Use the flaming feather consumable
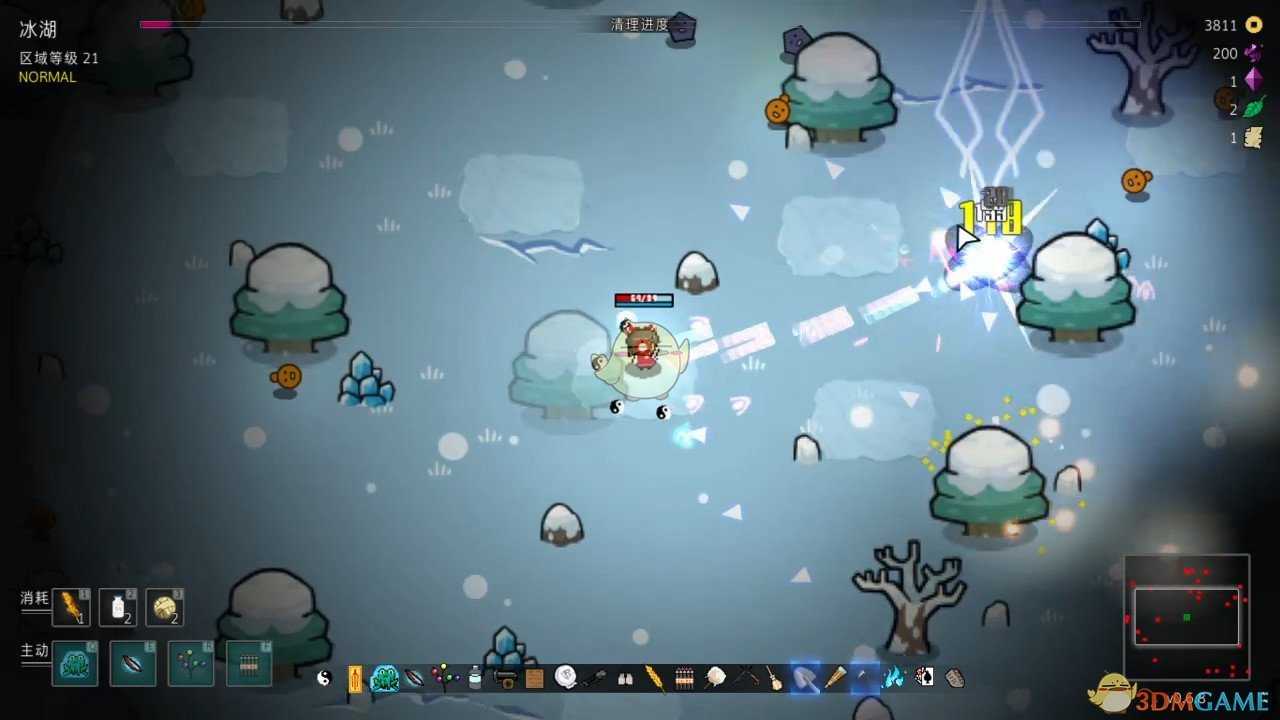1280x720 pixels. [x=71, y=607]
